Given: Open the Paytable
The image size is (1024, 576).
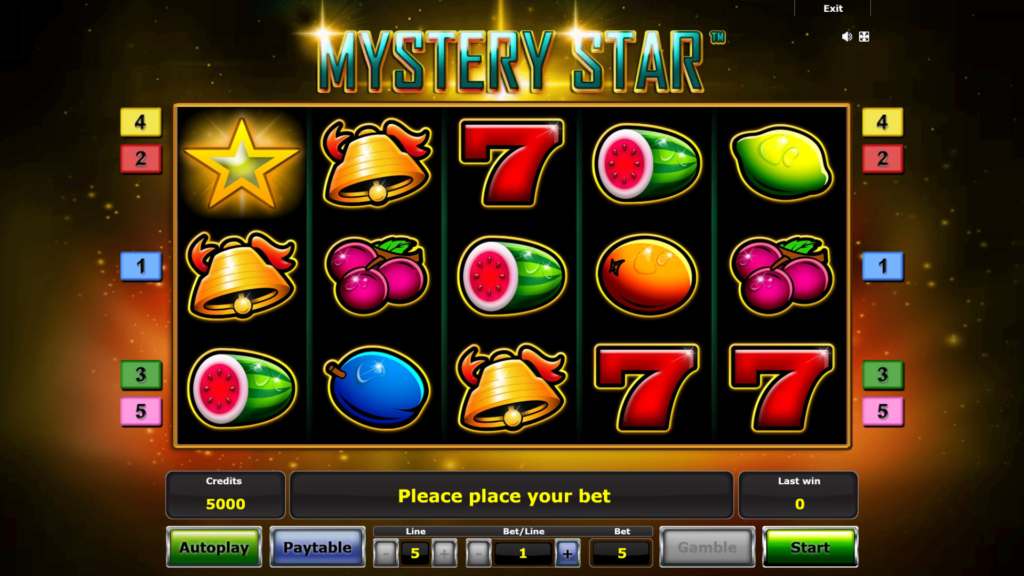Looking at the screenshot, I should (x=317, y=547).
